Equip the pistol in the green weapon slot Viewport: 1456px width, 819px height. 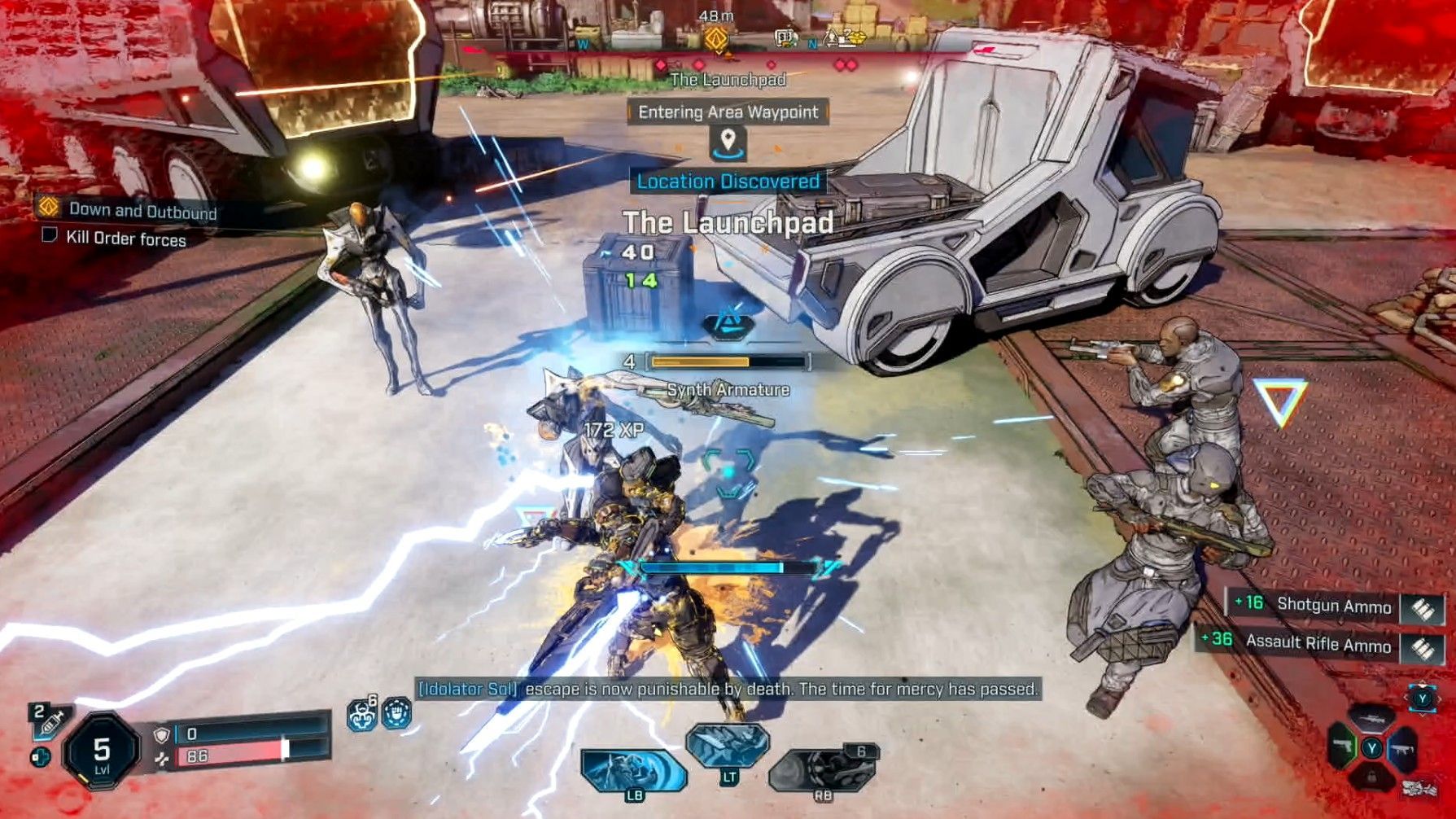click(x=1340, y=747)
